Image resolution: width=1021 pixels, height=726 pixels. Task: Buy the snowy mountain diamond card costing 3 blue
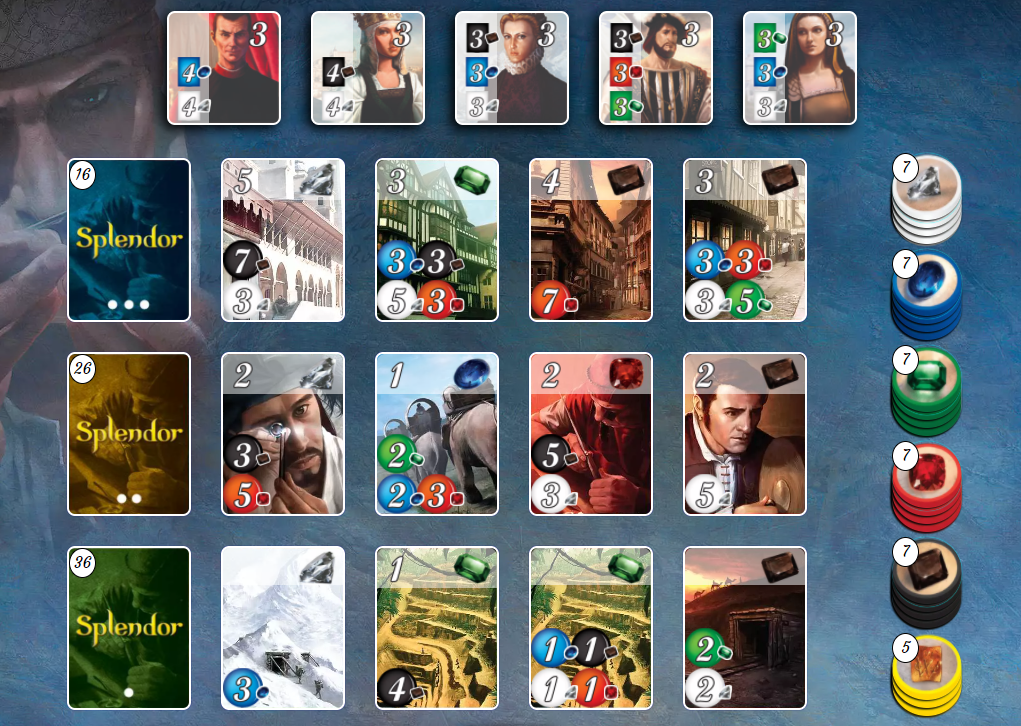click(283, 628)
